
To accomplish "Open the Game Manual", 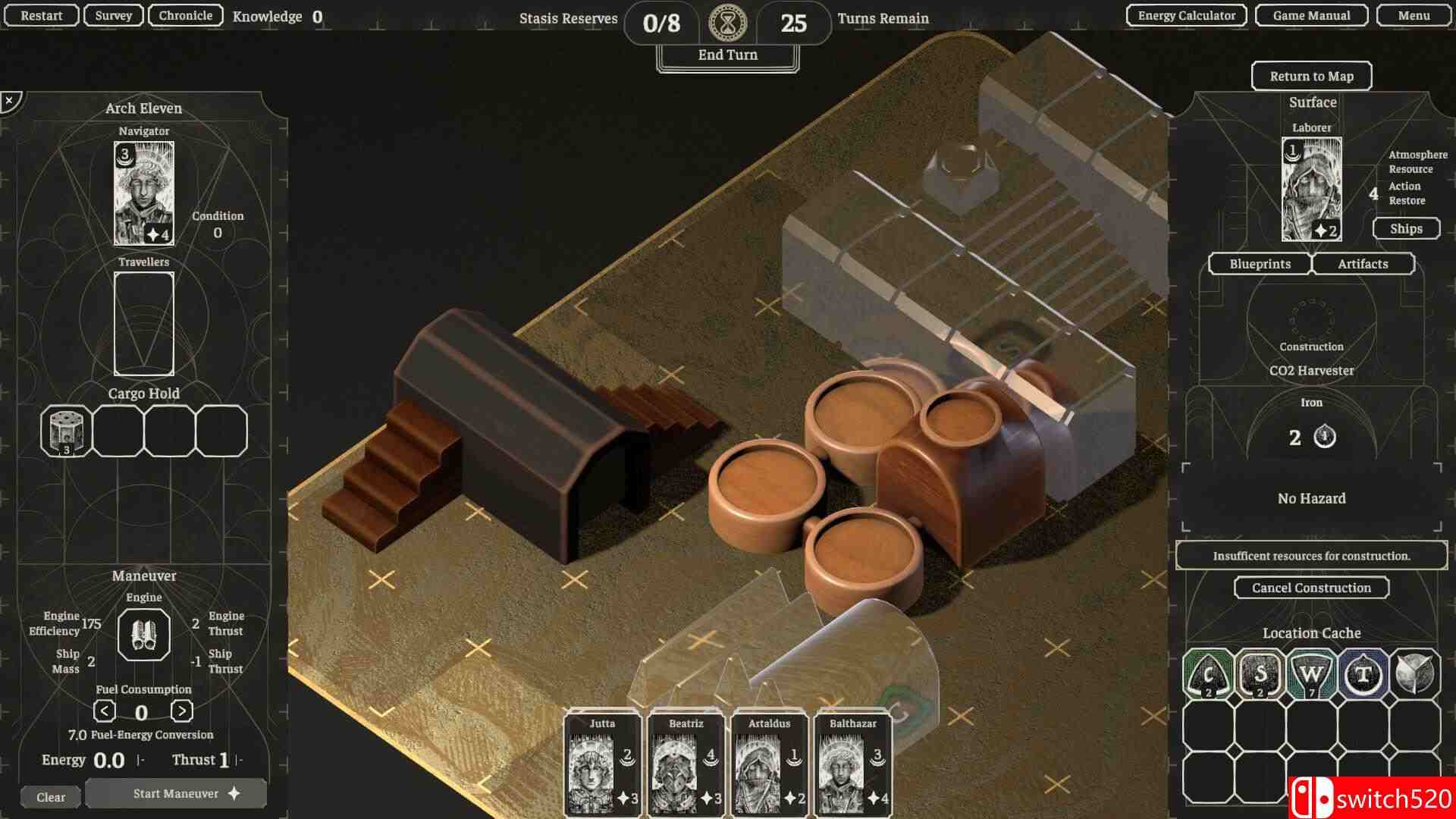I will [x=1311, y=15].
